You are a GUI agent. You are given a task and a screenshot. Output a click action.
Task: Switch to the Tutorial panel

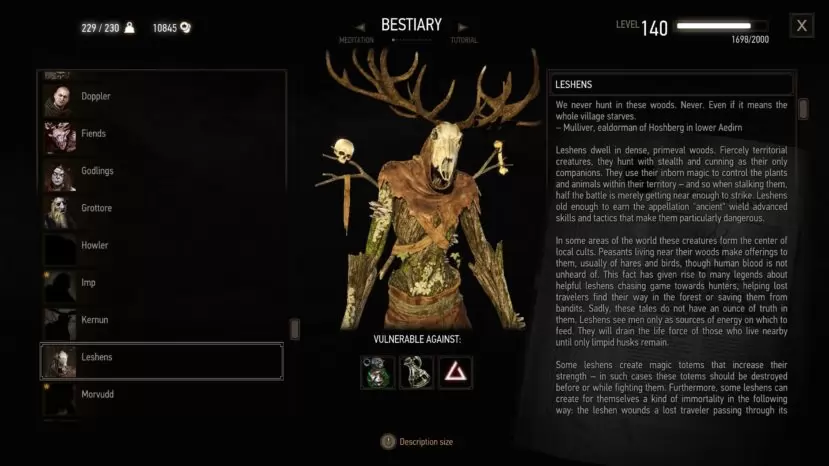(463, 41)
